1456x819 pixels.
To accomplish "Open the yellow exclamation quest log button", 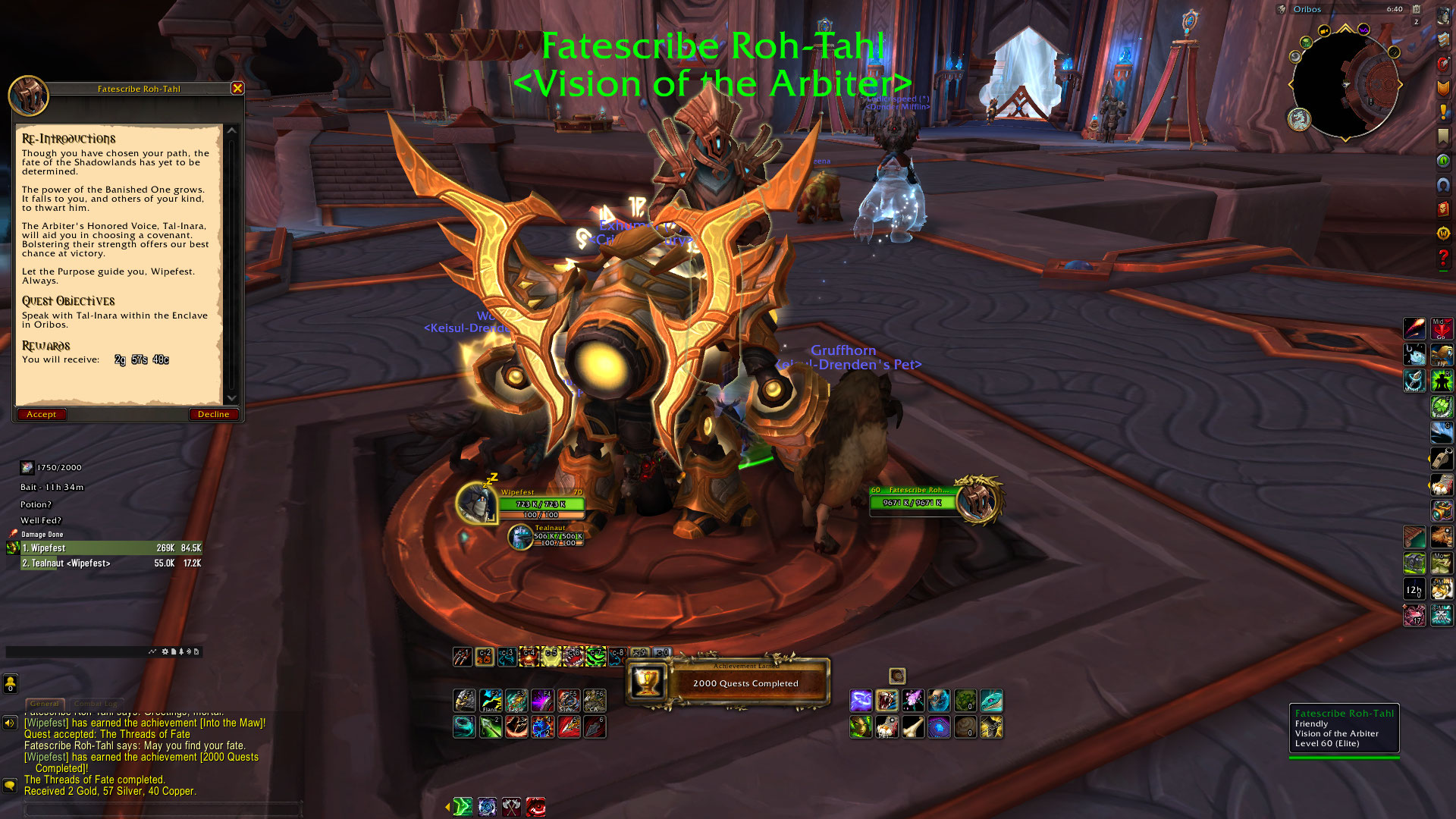I will click(1442, 112).
